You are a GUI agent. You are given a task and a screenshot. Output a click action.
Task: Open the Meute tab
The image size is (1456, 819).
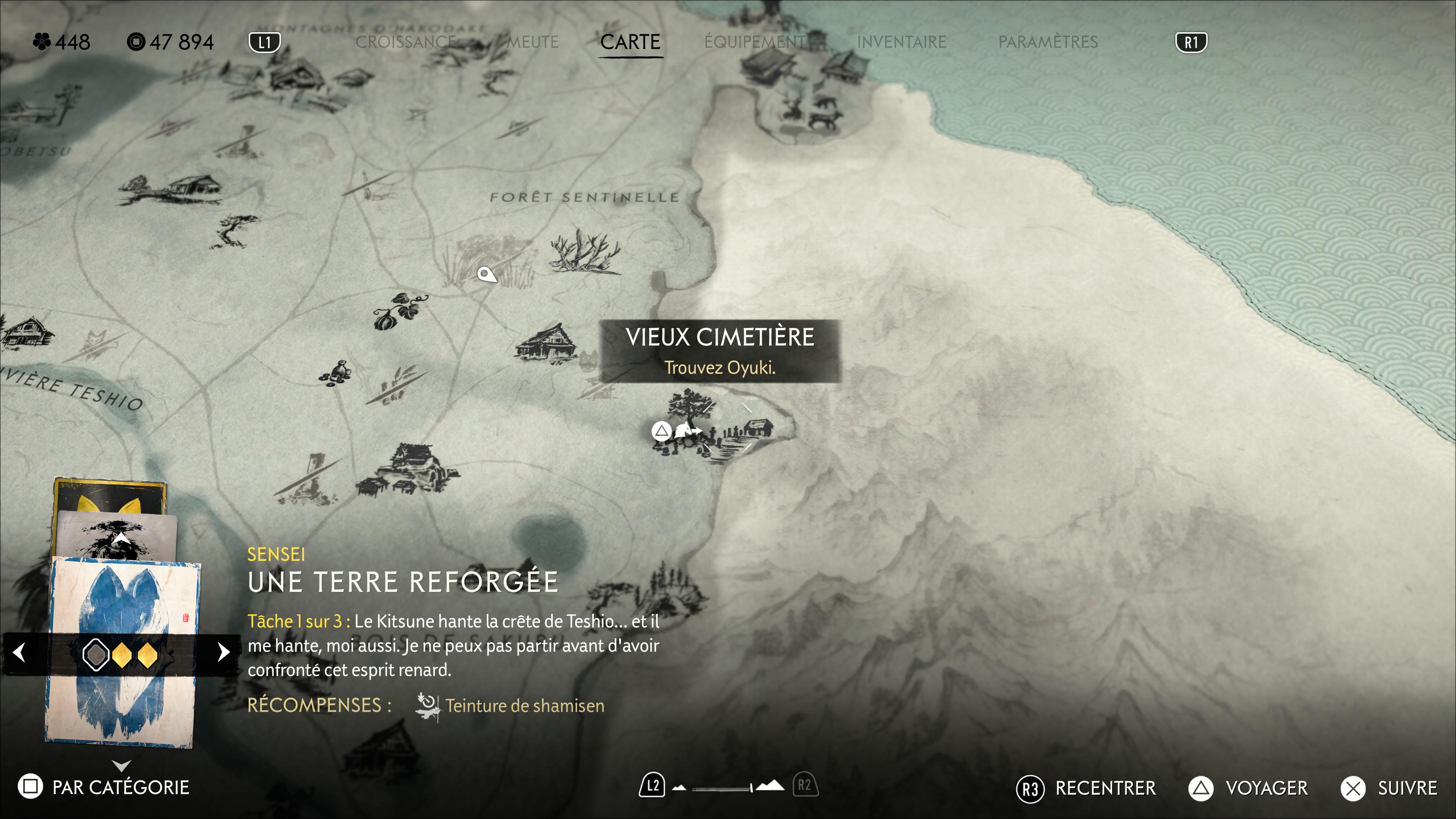(532, 42)
